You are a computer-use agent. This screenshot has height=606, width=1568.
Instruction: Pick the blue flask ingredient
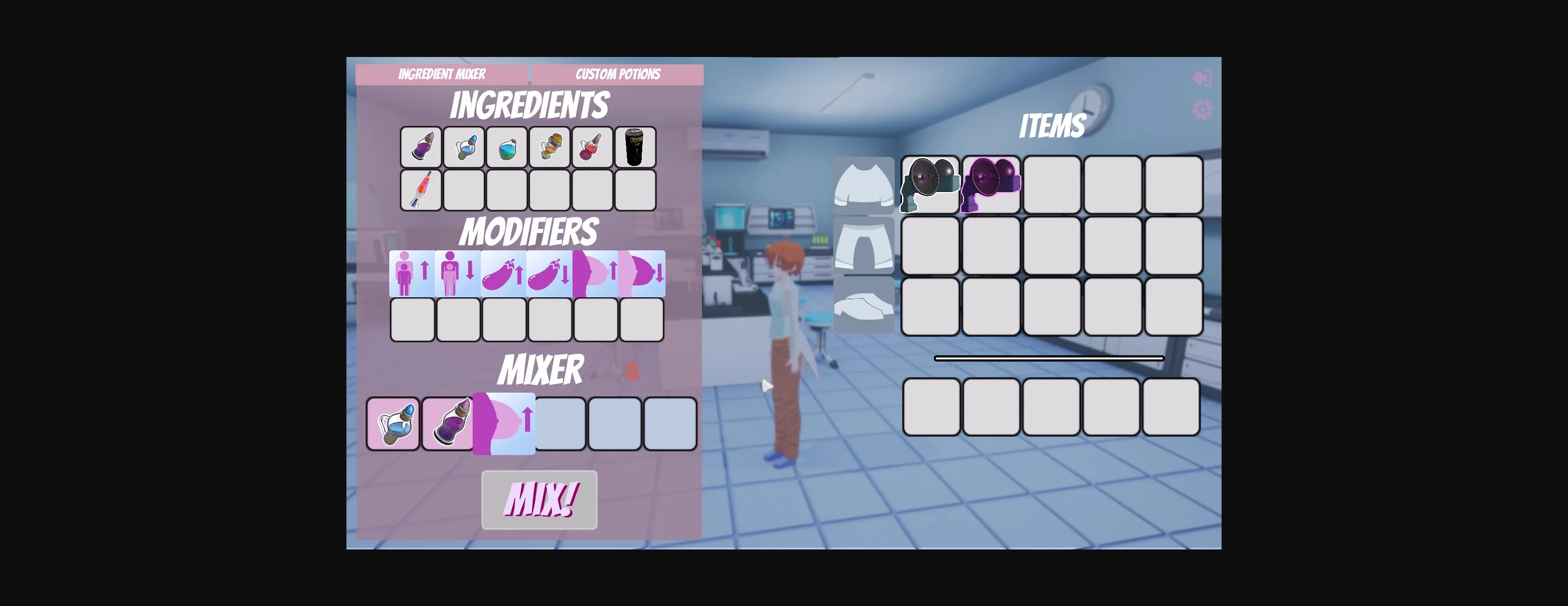[x=463, y=146]
